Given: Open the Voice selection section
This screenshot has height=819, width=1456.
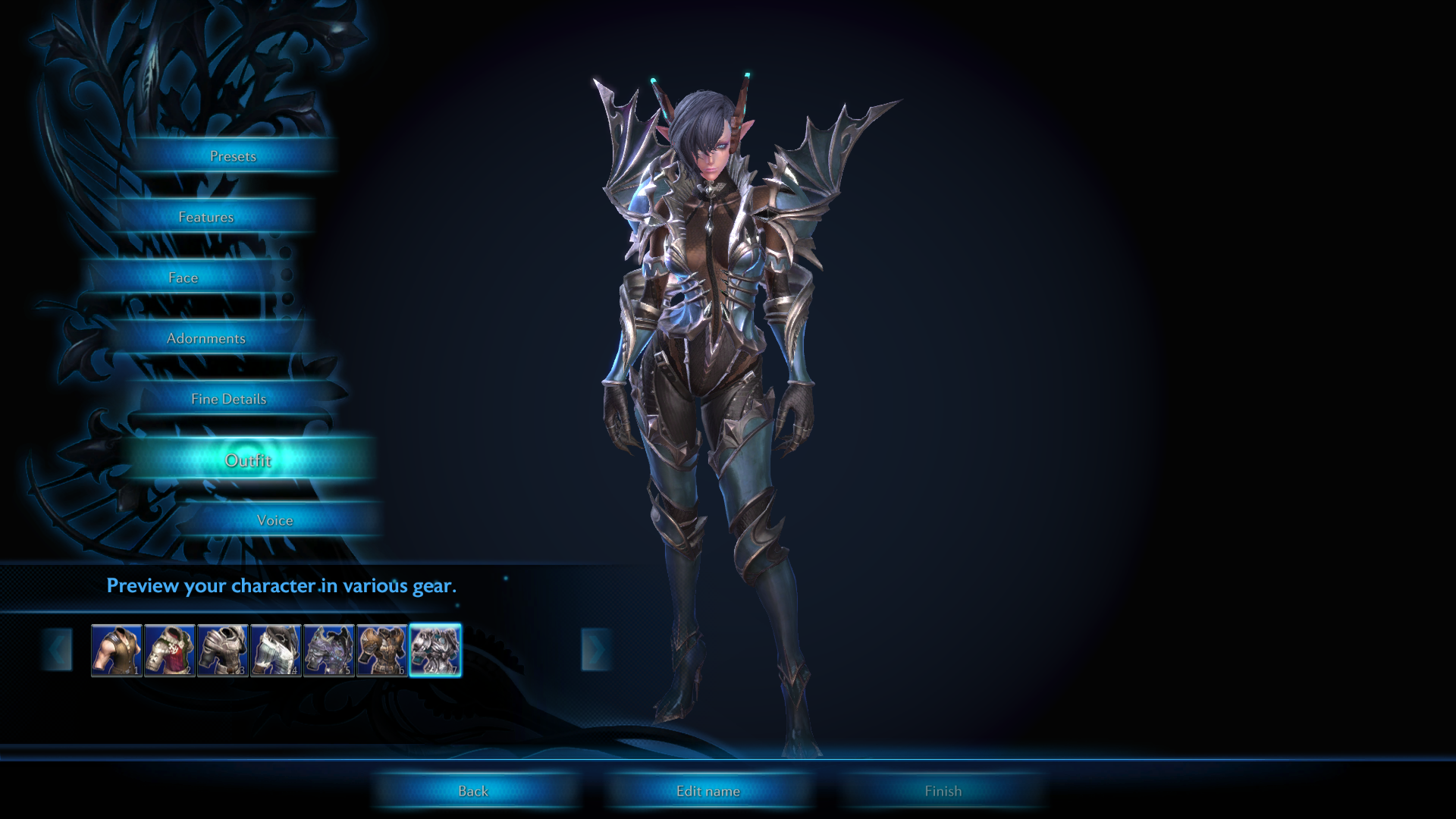Looking at the screenshot, I should (275, 520).
